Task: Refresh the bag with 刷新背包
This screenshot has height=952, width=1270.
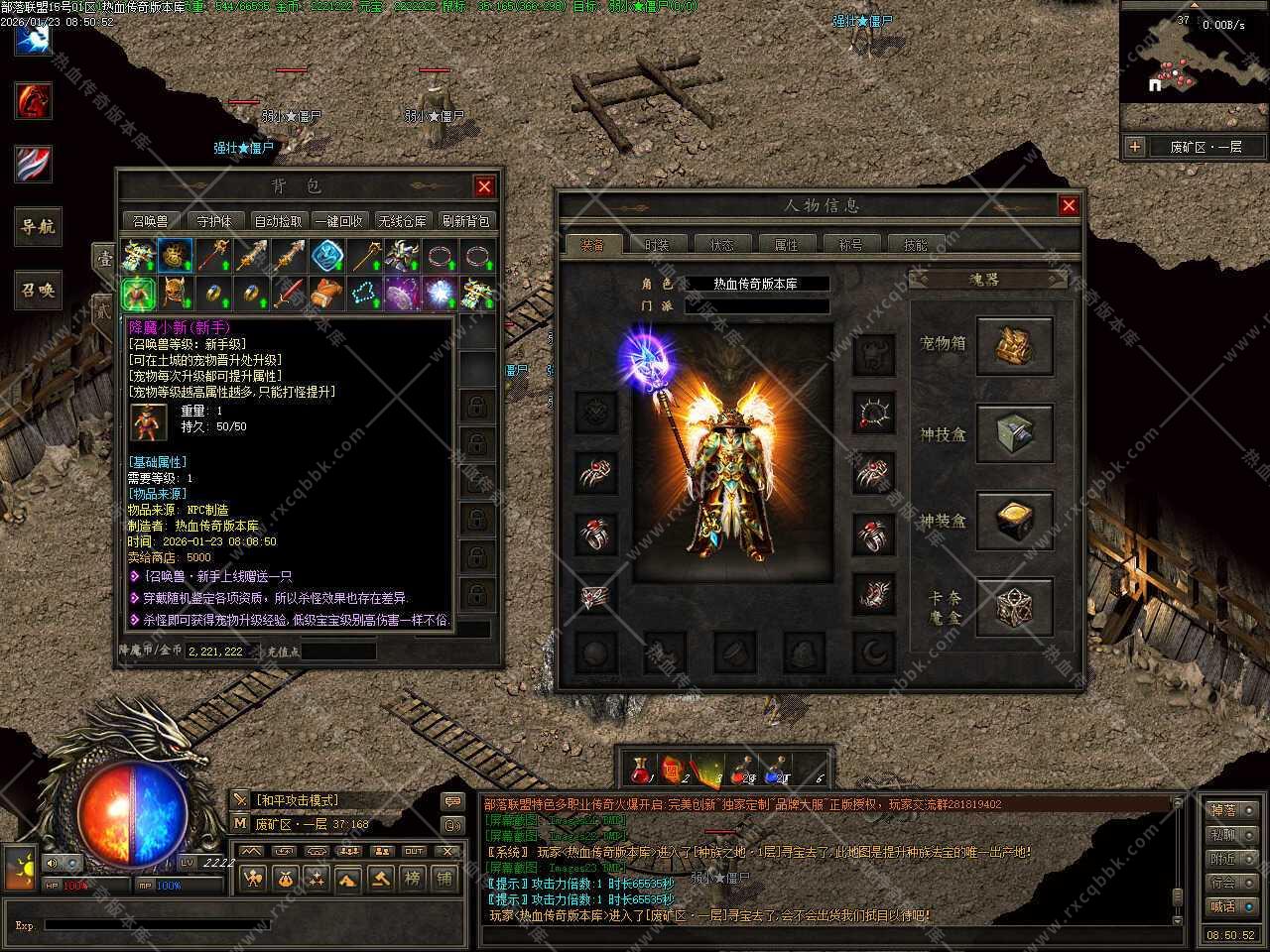Action: coord(464,221)
